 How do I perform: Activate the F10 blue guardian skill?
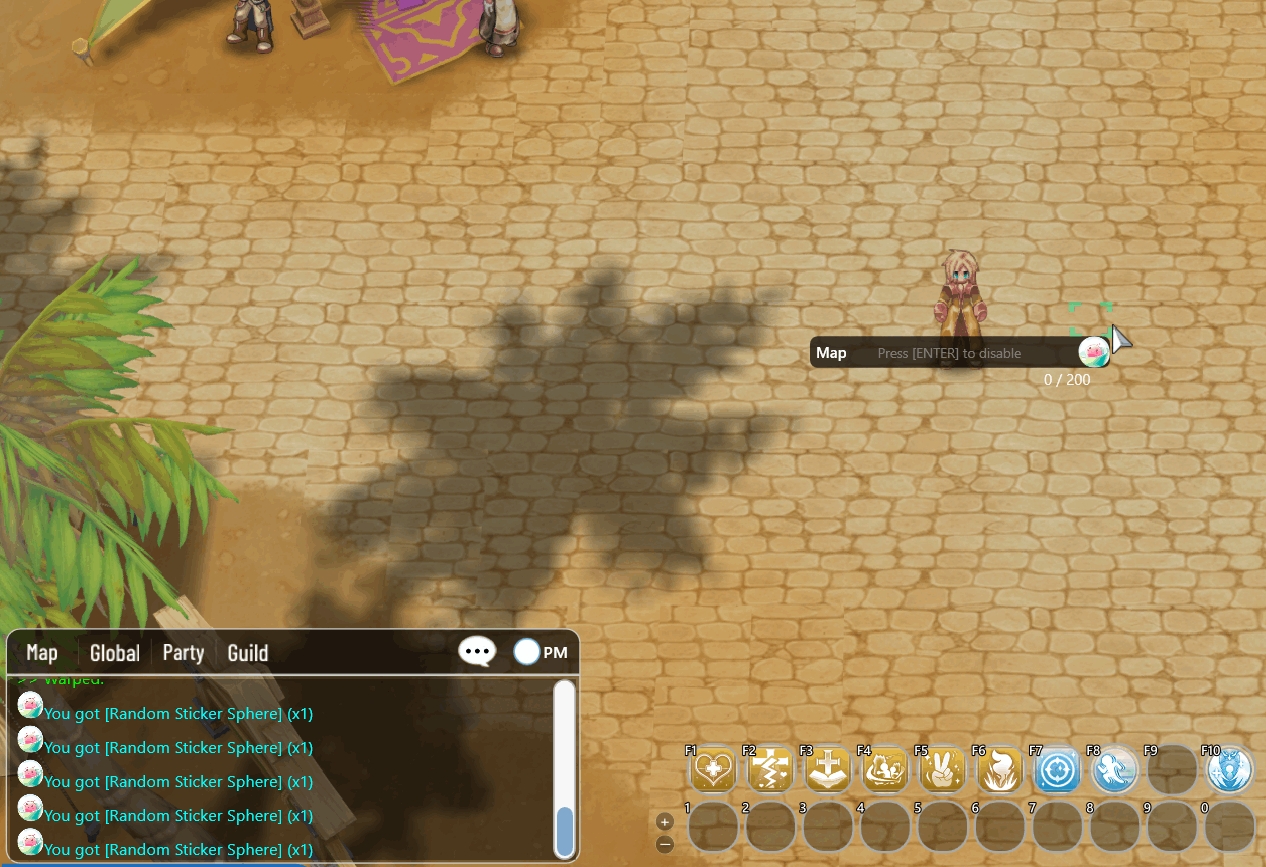[x=1230, y=771]
